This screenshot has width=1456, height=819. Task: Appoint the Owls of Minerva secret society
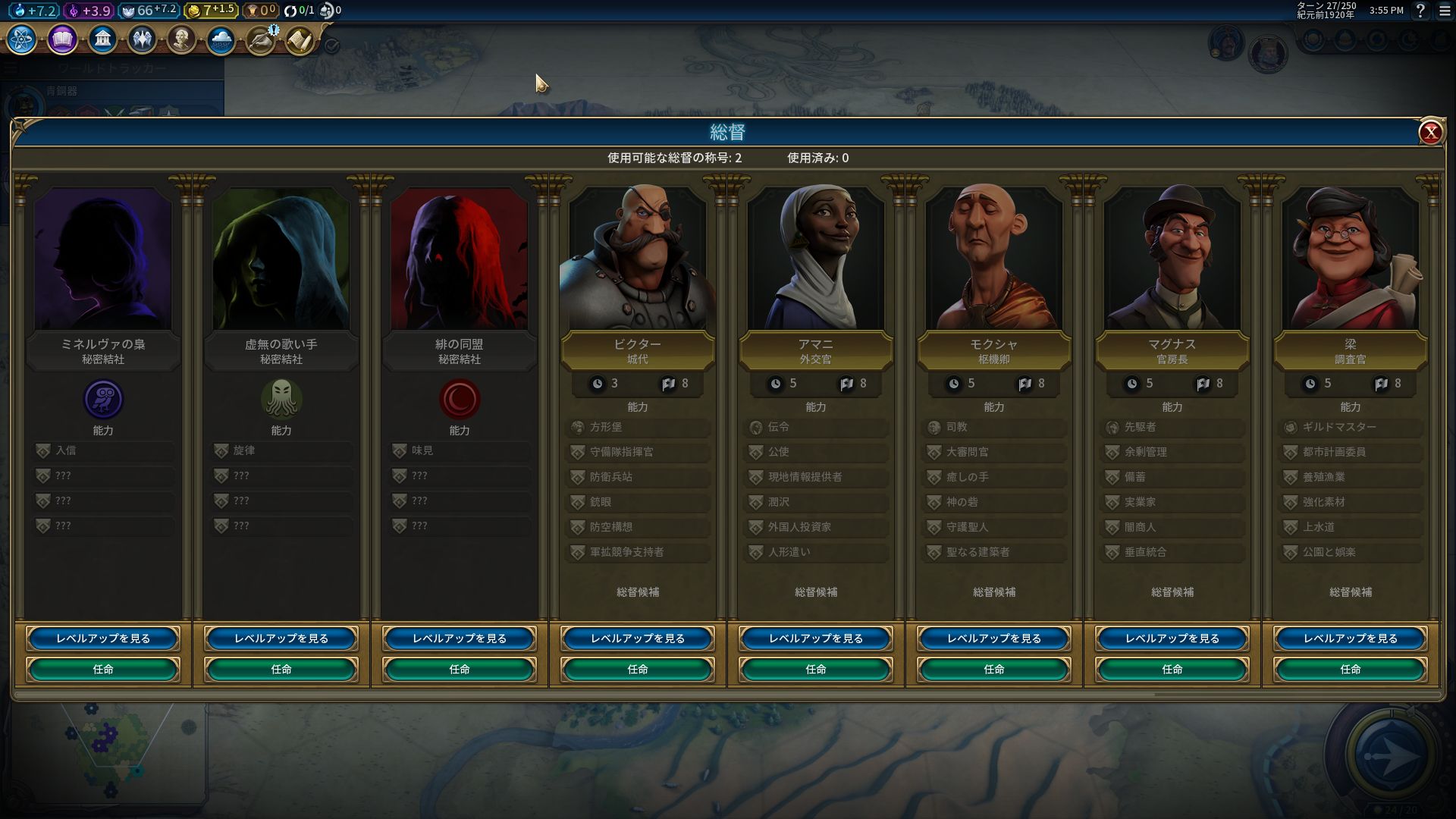(x=103, y=669)
